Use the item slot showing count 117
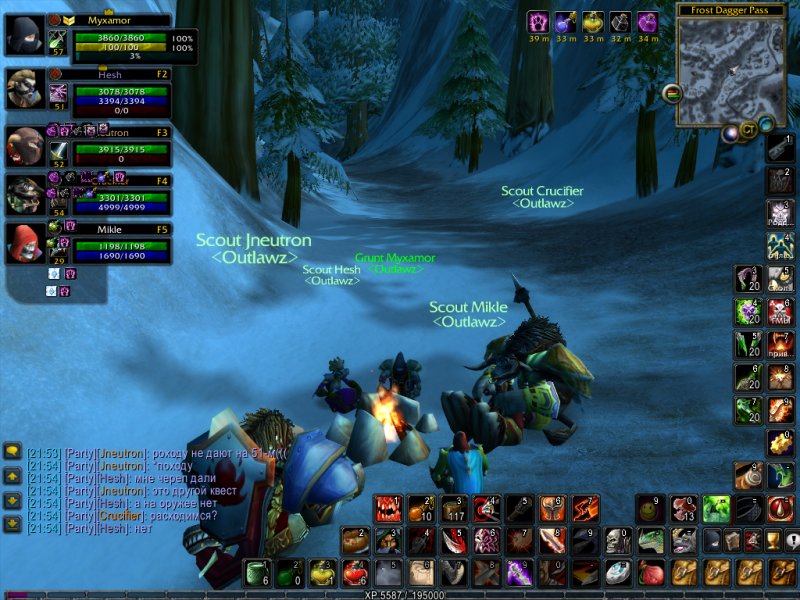 pyautogui.click(x=453, y=509)
